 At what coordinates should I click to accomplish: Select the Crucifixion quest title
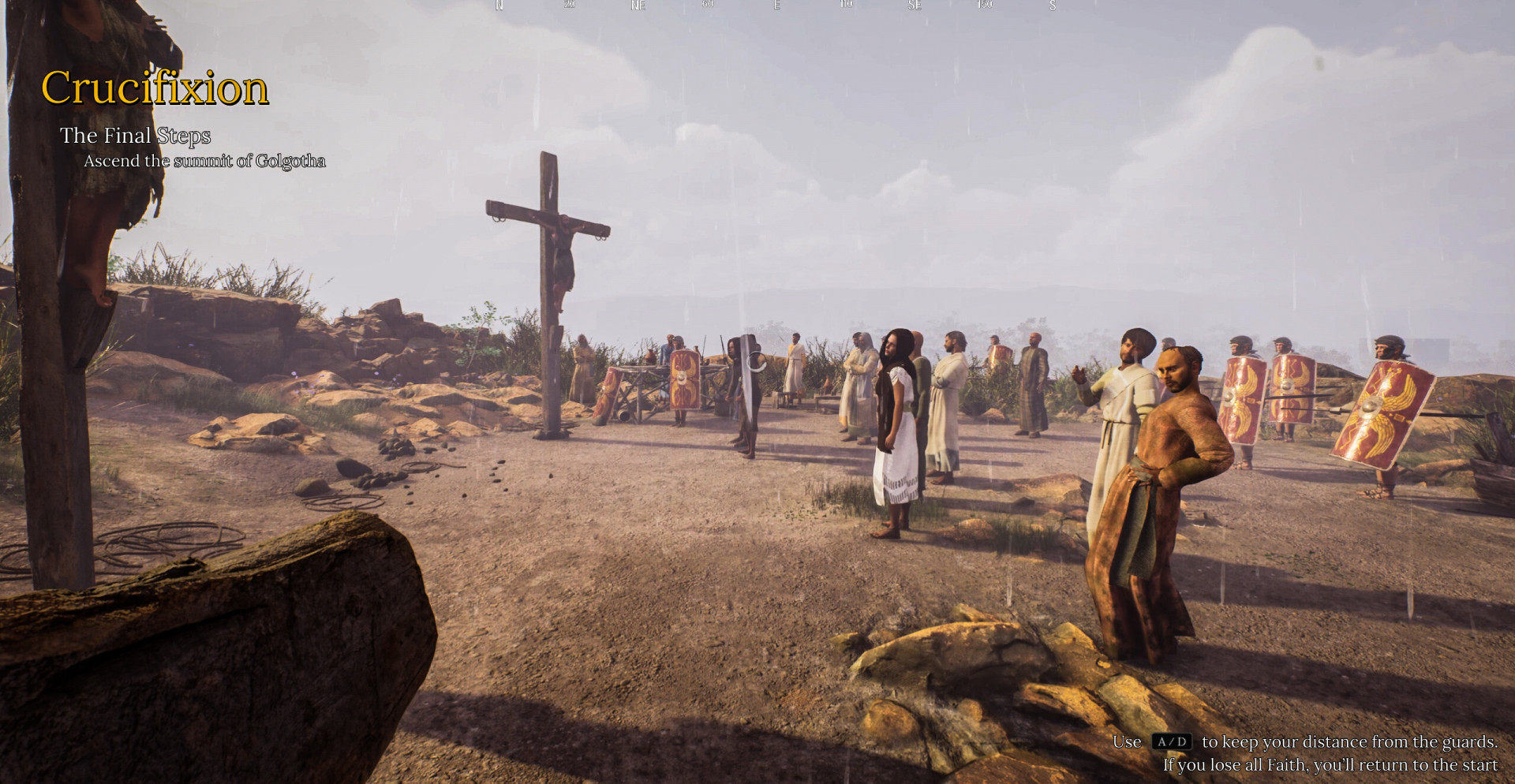coord(155,88)
